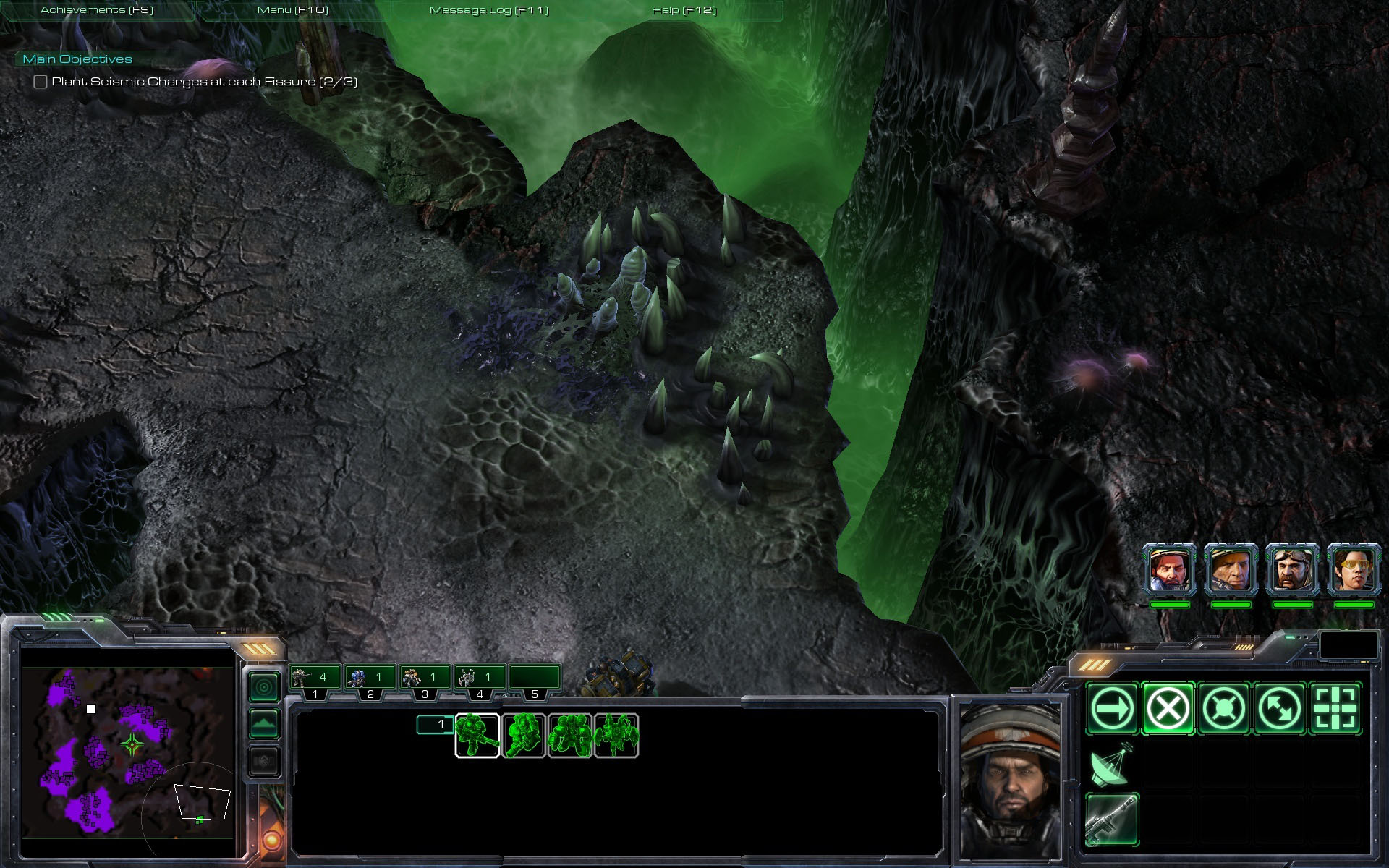Open the Help screen
The width and height of the screenshot is (1389, 868).
684,10
